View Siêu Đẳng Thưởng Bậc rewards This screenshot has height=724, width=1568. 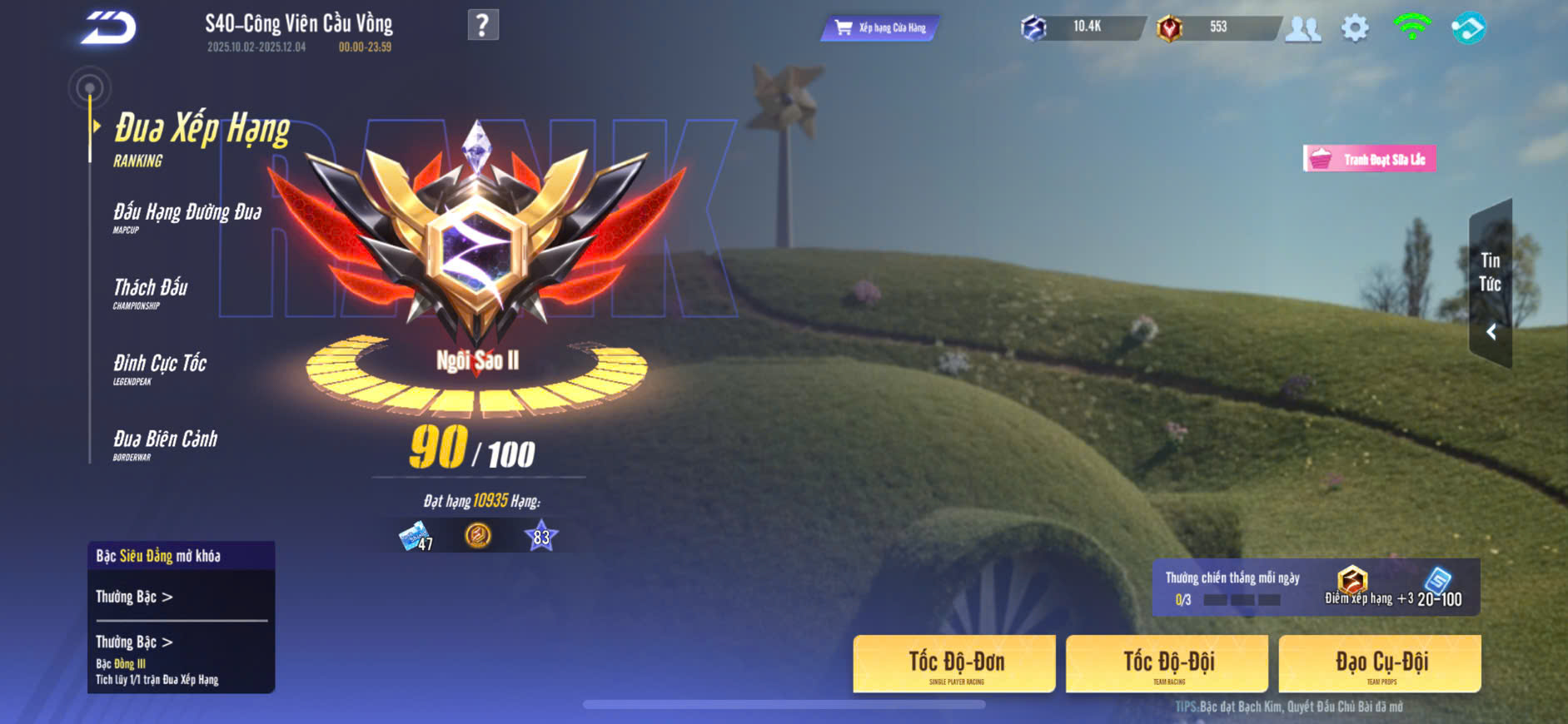point(134,597)
